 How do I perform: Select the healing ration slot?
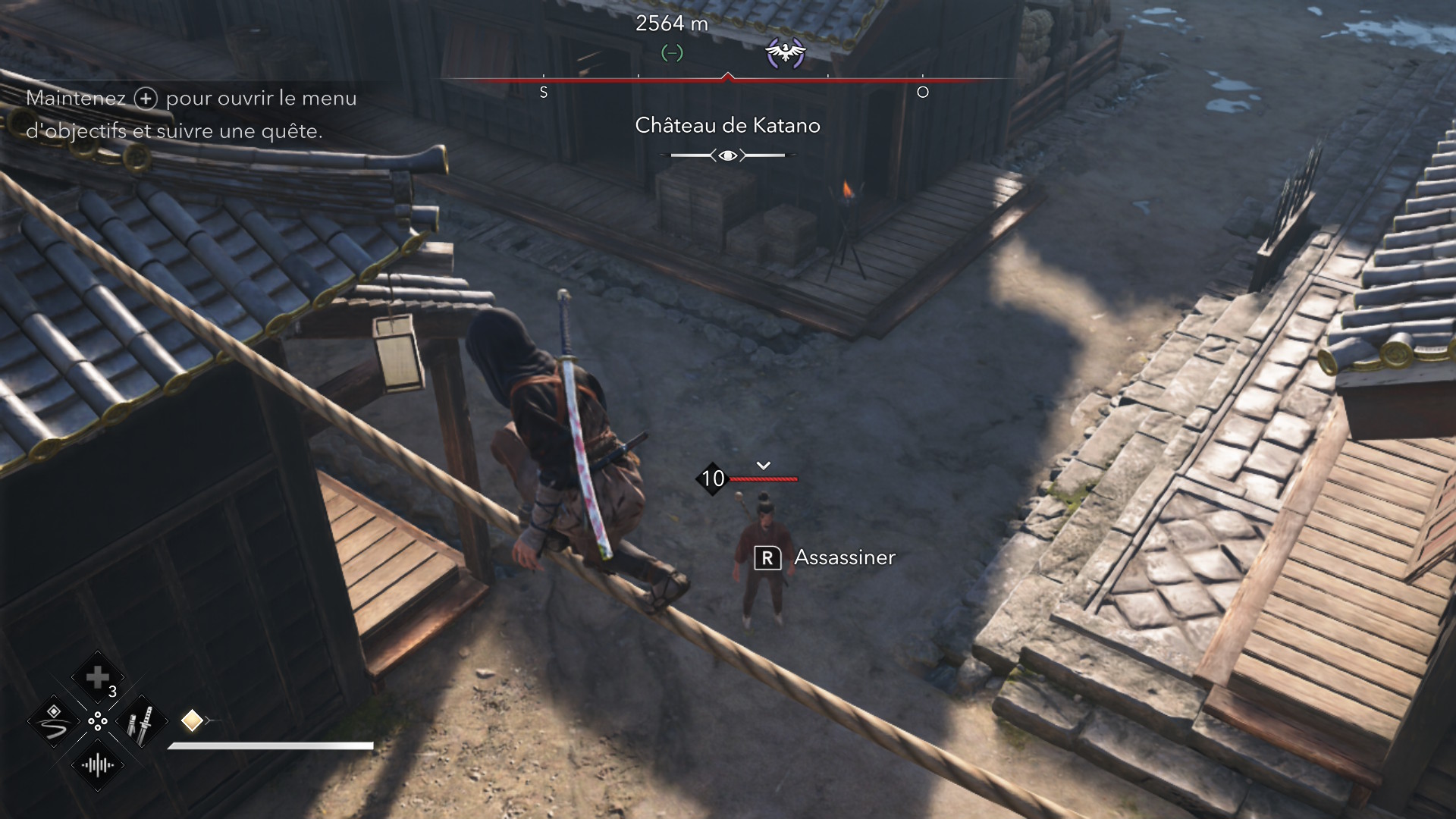click(98, 677)
